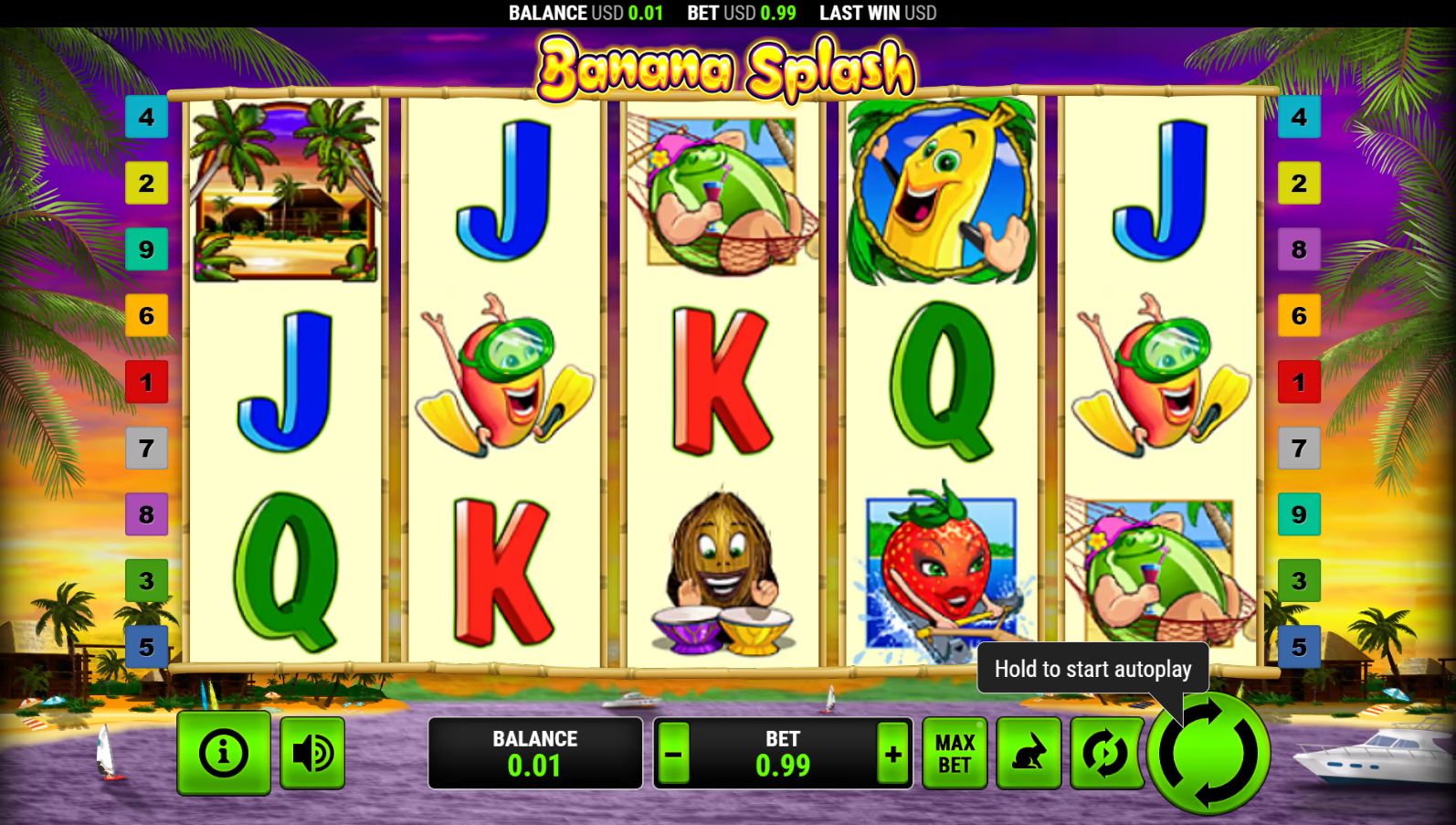This screenshot has height=825, width=1456.
Task: Open the game info paytable
Action: tap(222, 752)
